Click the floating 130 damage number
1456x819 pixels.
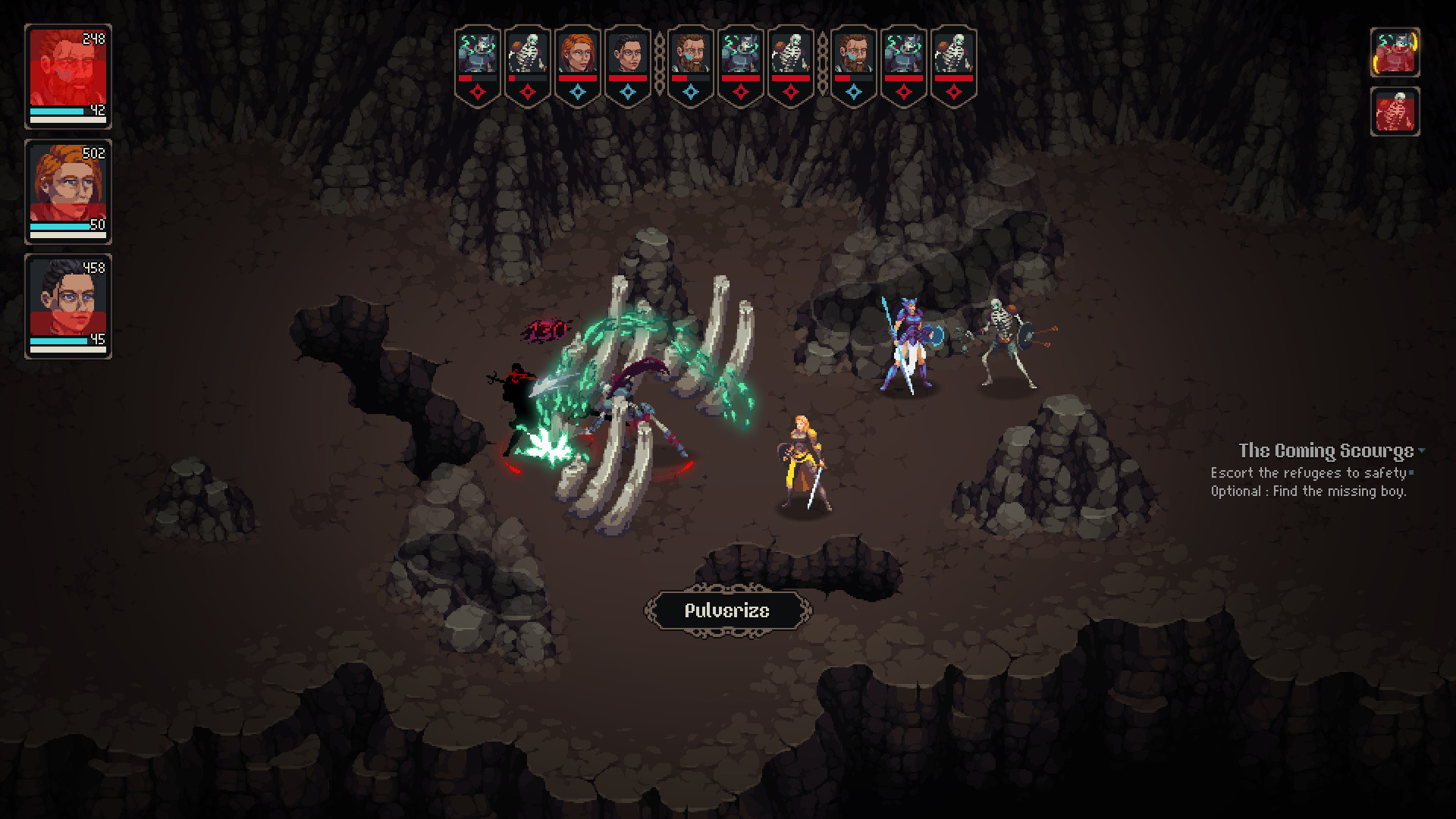point(548,329)
